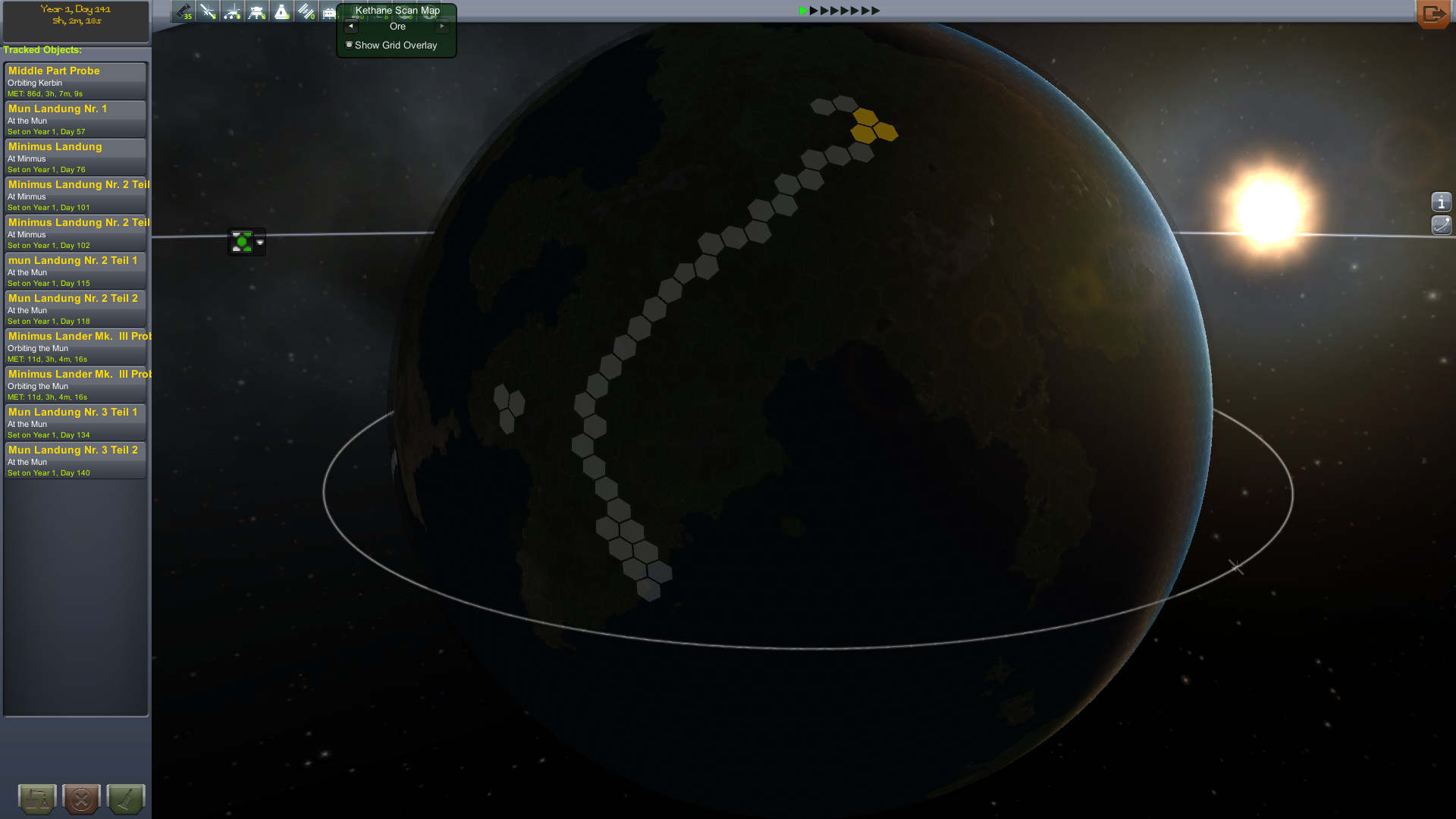Toggle the lander vessel filter icon

point(257,11)
